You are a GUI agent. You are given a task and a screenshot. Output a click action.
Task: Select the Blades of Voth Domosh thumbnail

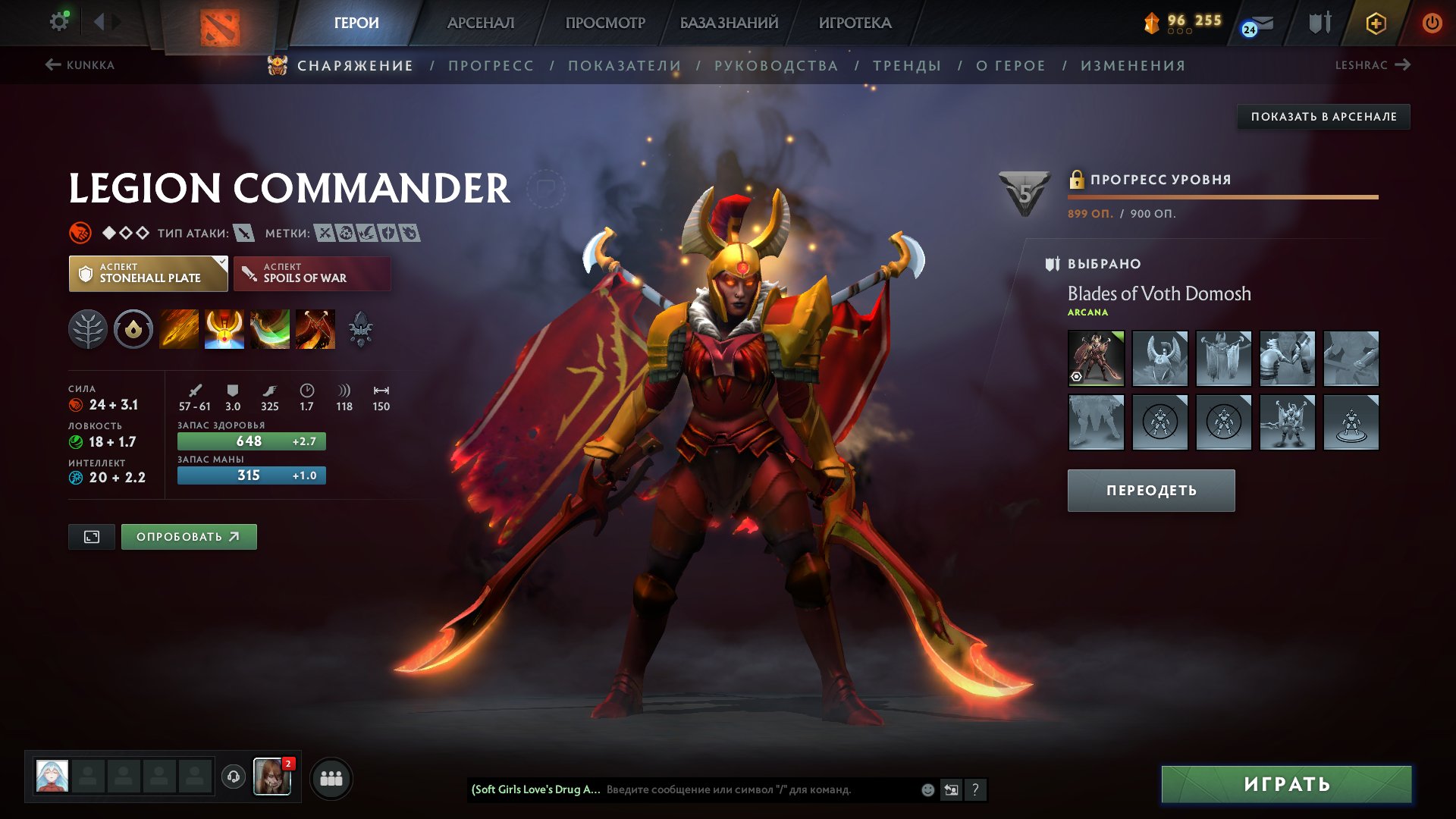[1094, 358]
